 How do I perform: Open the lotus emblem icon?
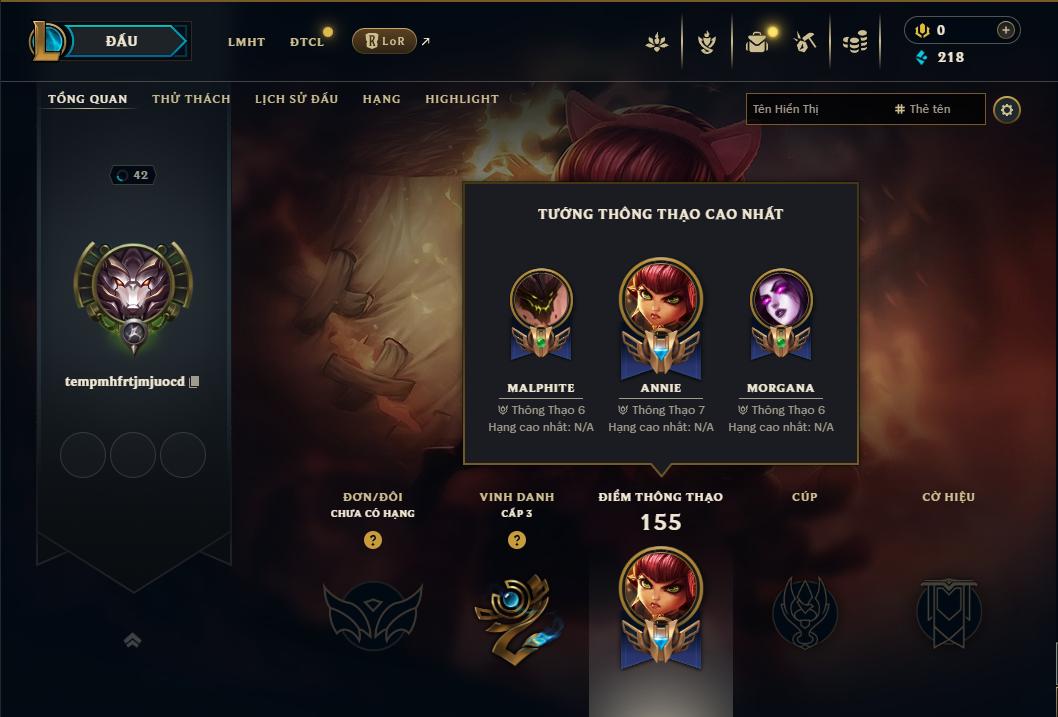(657, 42)
